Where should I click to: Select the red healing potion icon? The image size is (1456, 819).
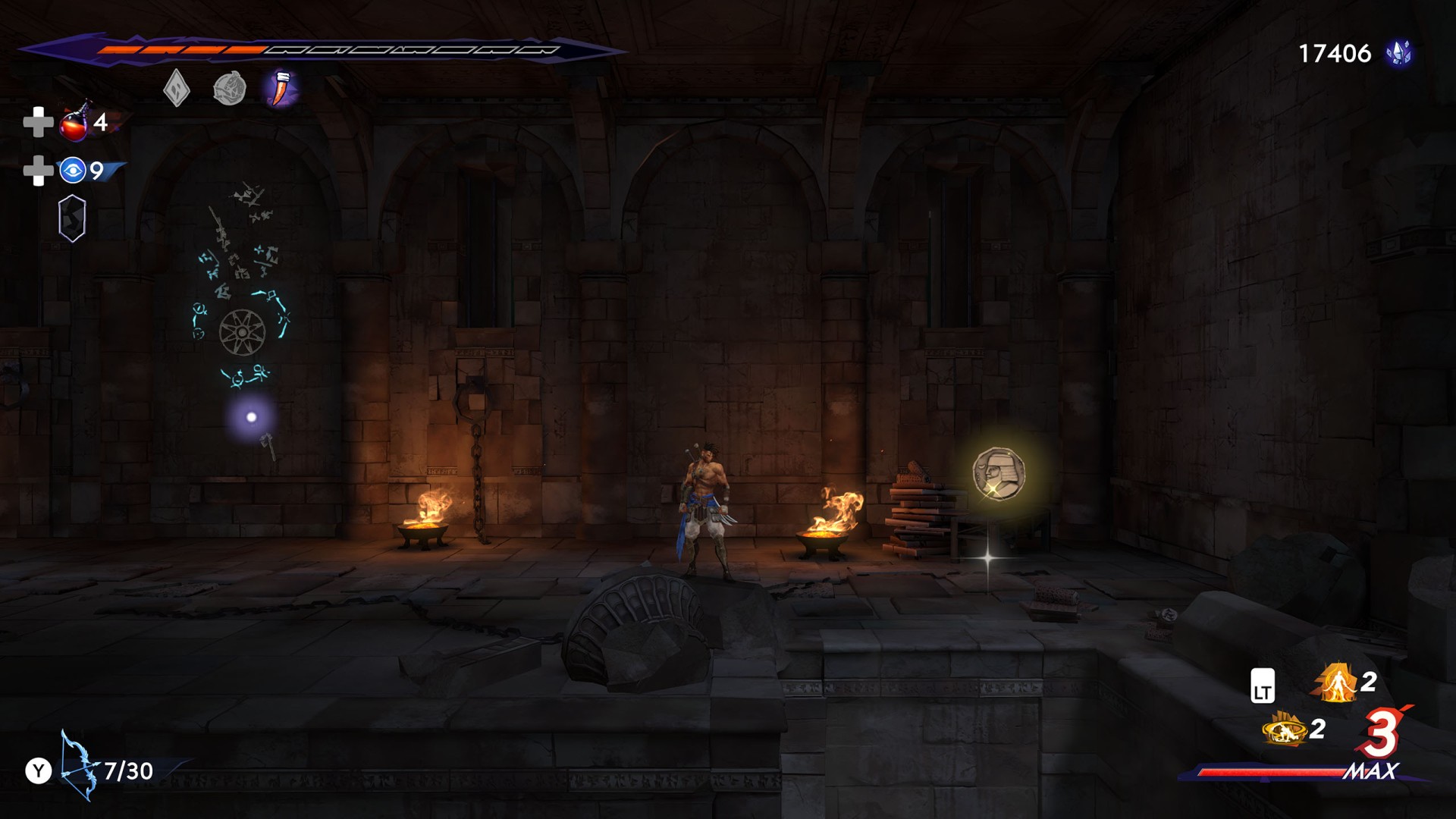(75, 123)
